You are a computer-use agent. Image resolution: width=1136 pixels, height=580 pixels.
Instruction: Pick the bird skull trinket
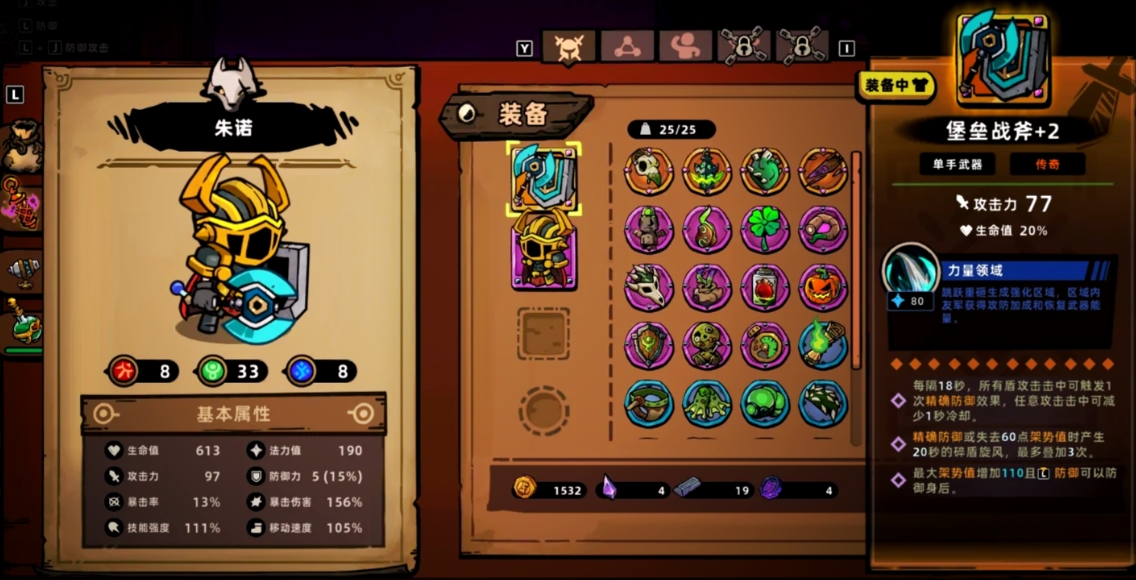pyautogui.click(x=649, y=171)
